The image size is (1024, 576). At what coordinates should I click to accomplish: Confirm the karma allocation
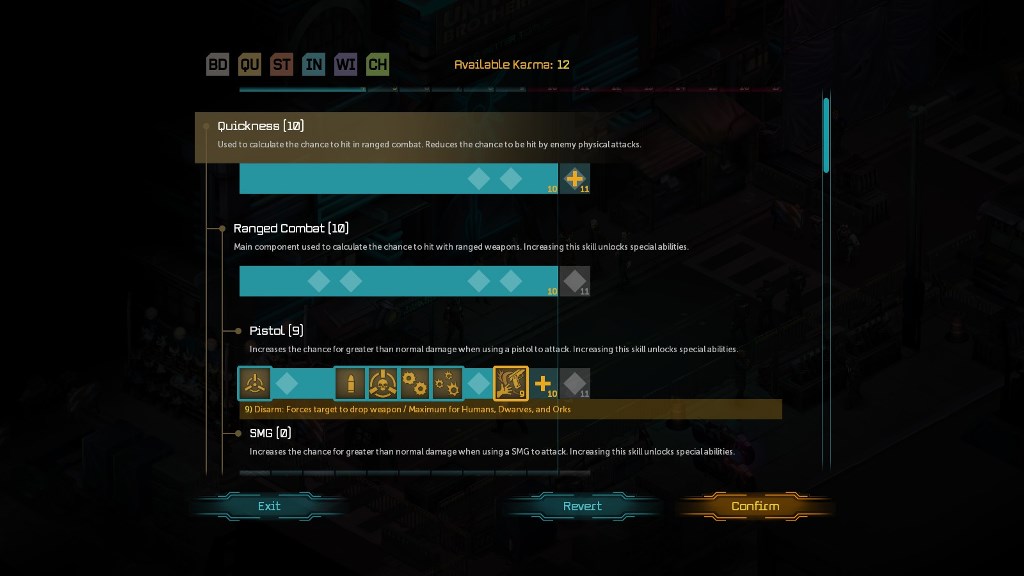(x=755, y=506)
